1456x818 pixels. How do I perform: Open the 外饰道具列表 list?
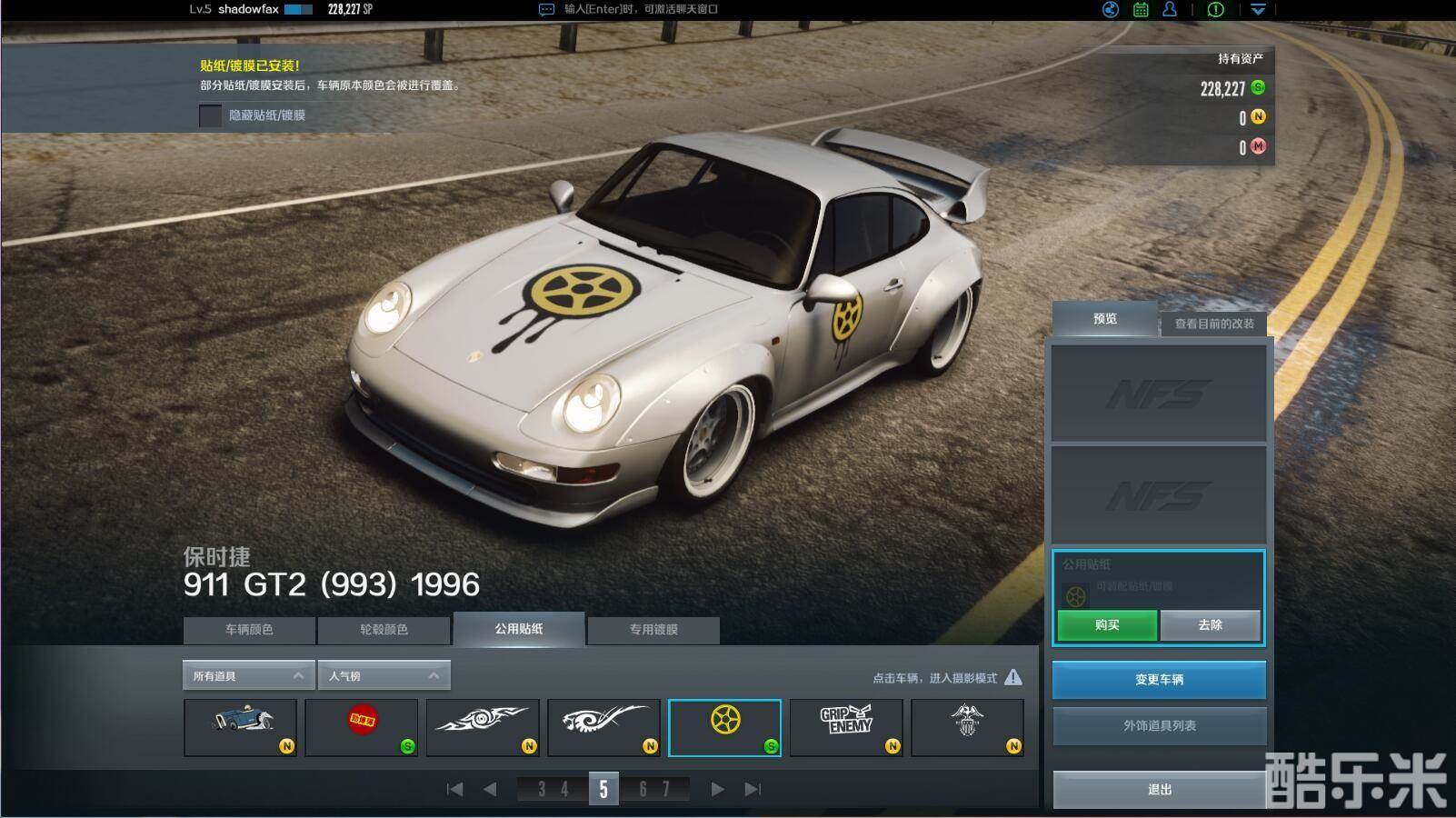[1159, 726]
